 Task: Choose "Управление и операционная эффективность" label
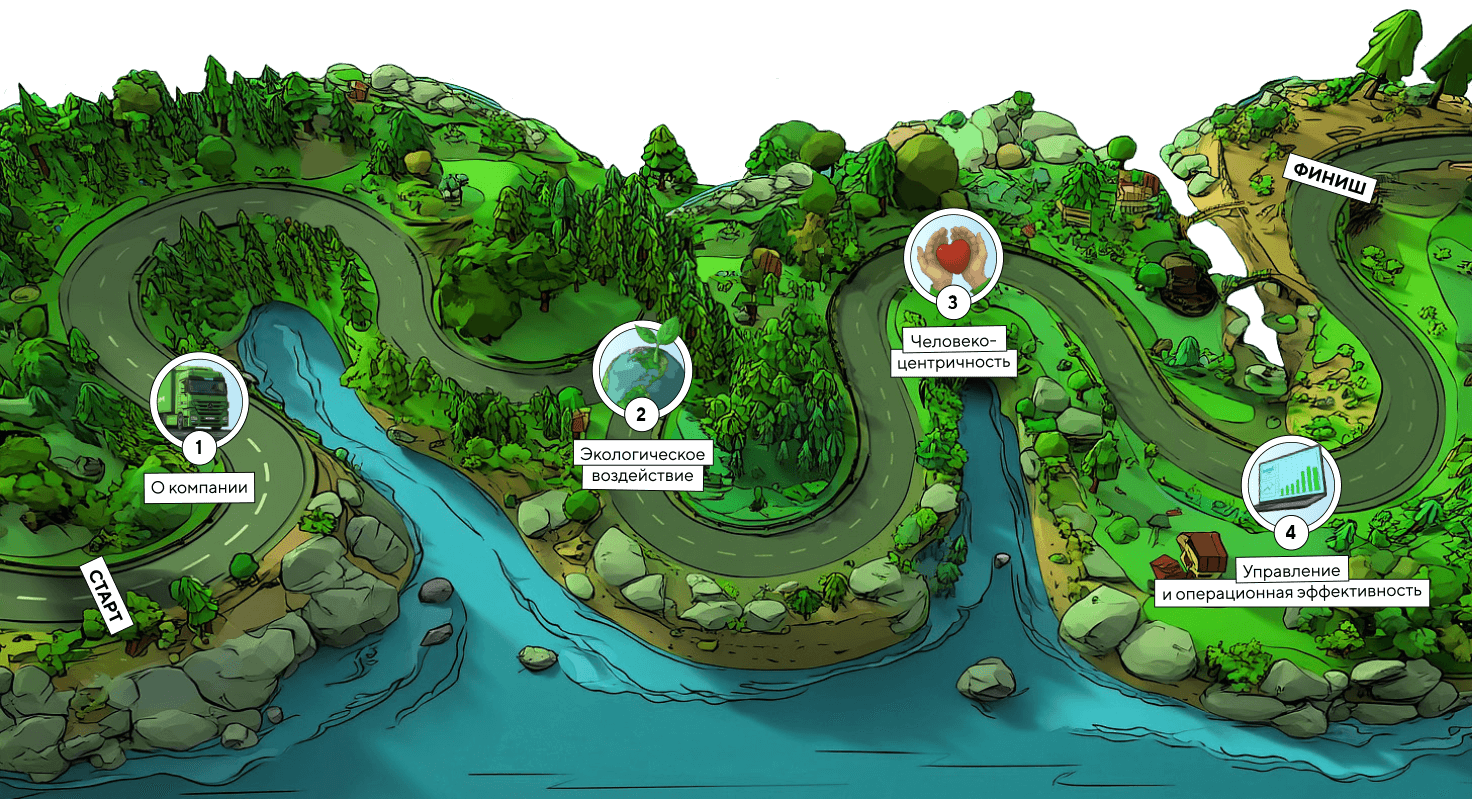pyautogui.click(x=1290, y=581)
